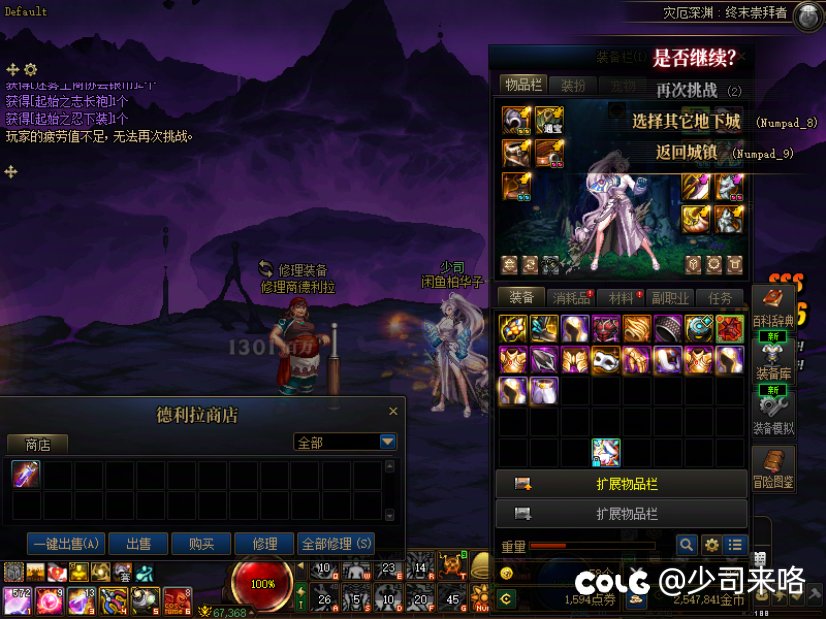Close the 德利拉商店 shop window
826x619 pixels.
tap(393, 411)
